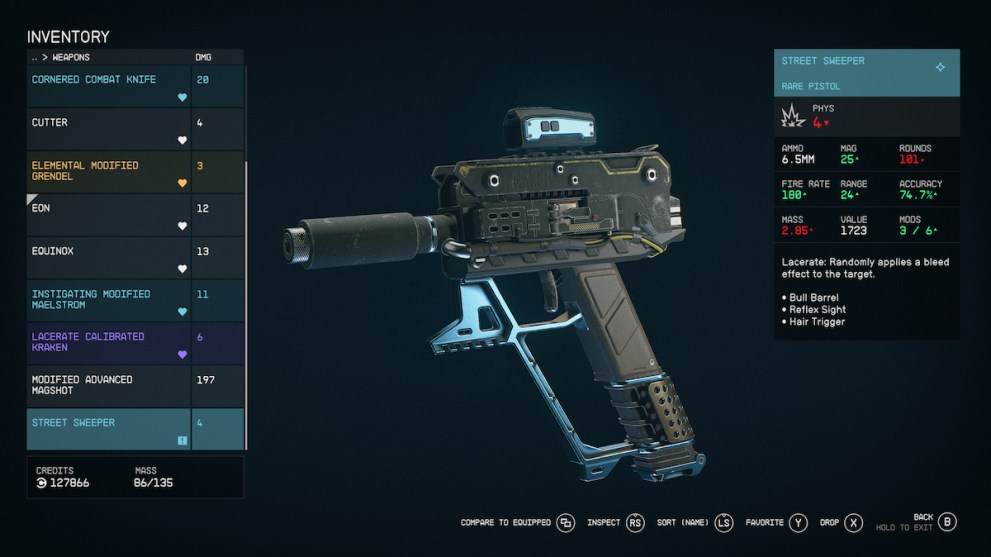Select Elemental Modified Grendel in the list
The image size is (991, 557).
[108, 171]
